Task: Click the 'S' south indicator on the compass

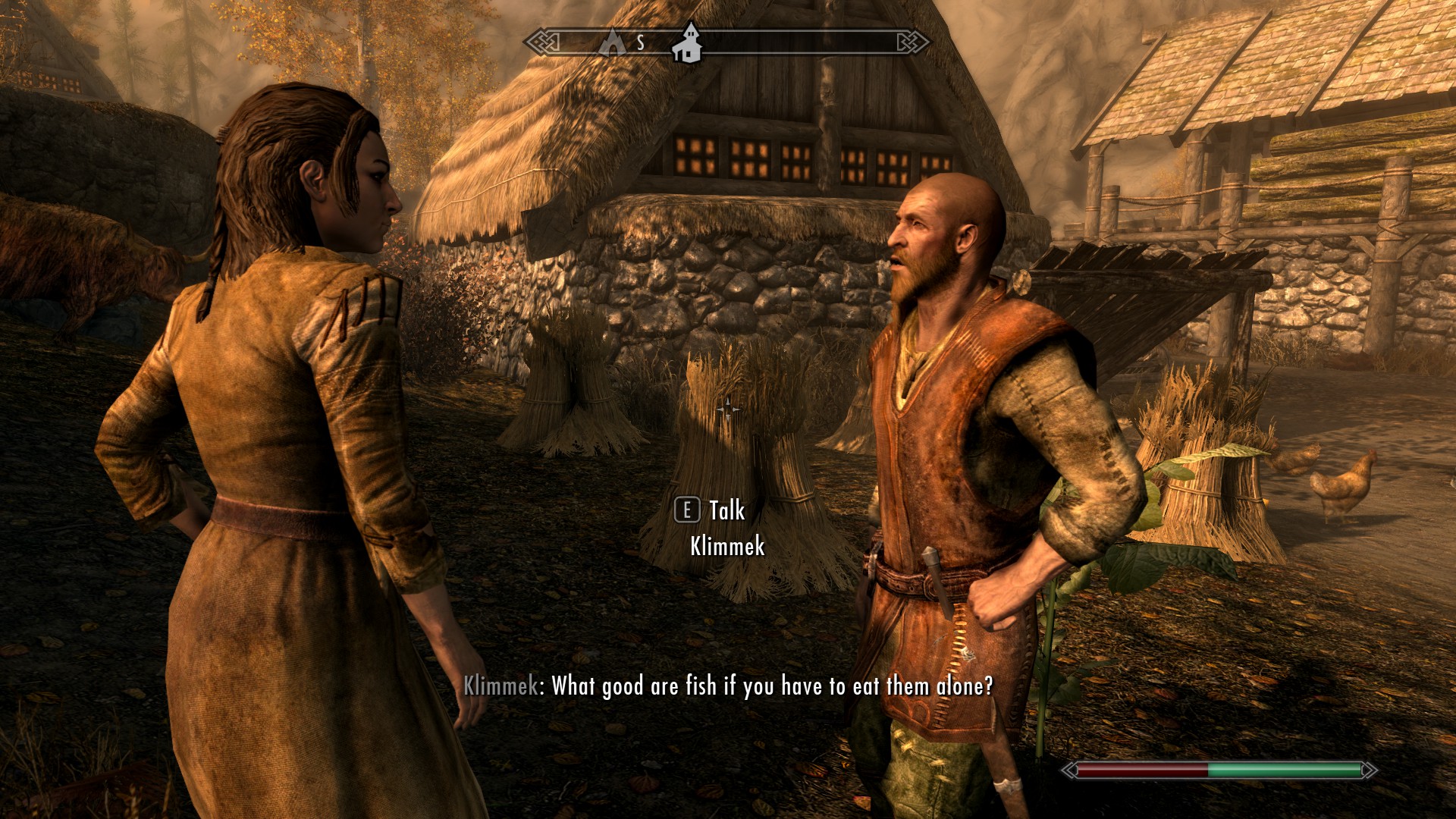Action: click(x=639, y=44)
